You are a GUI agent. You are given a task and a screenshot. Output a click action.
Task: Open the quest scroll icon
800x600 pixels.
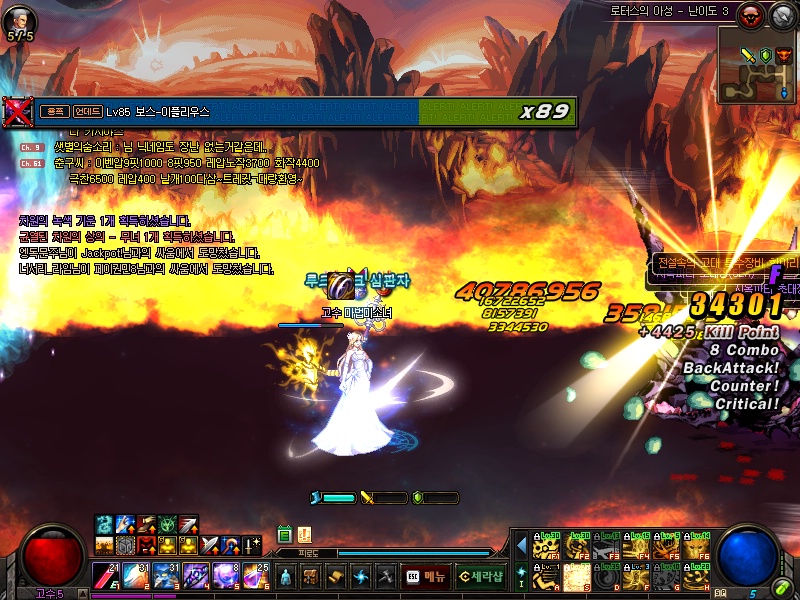tap(335, 577)
